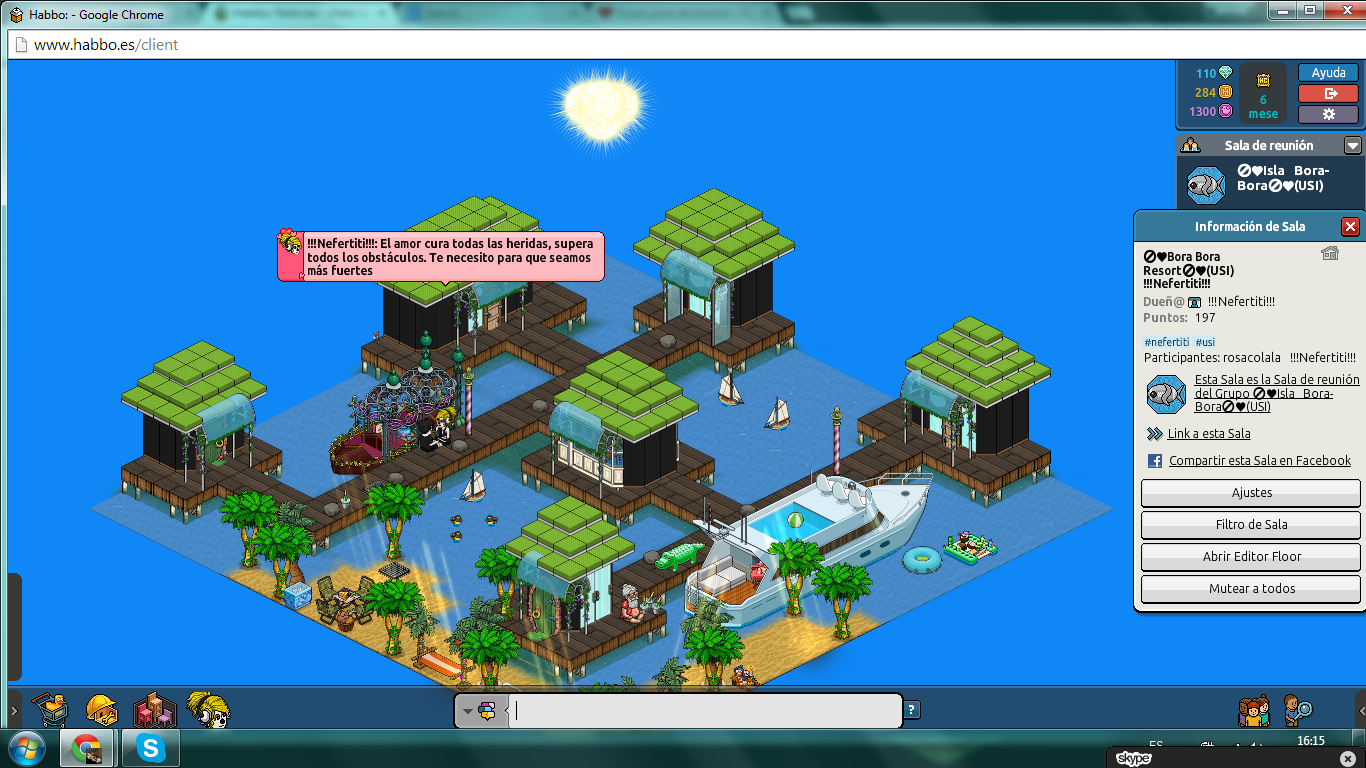The width and height of the screenshot is (1366, 768).
Task: Open the friends list icon
Action: tap(1254, 709)
